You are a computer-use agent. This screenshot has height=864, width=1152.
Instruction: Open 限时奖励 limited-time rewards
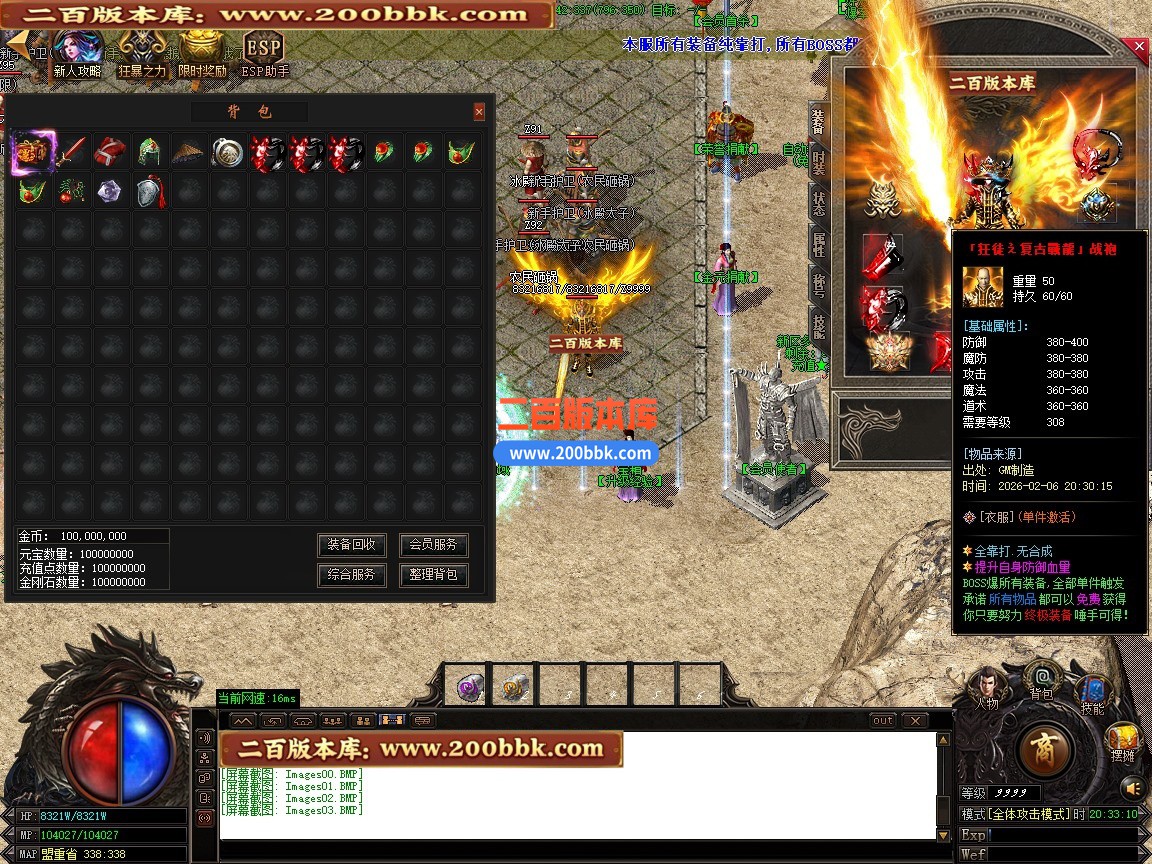click(x=202, y=52)
